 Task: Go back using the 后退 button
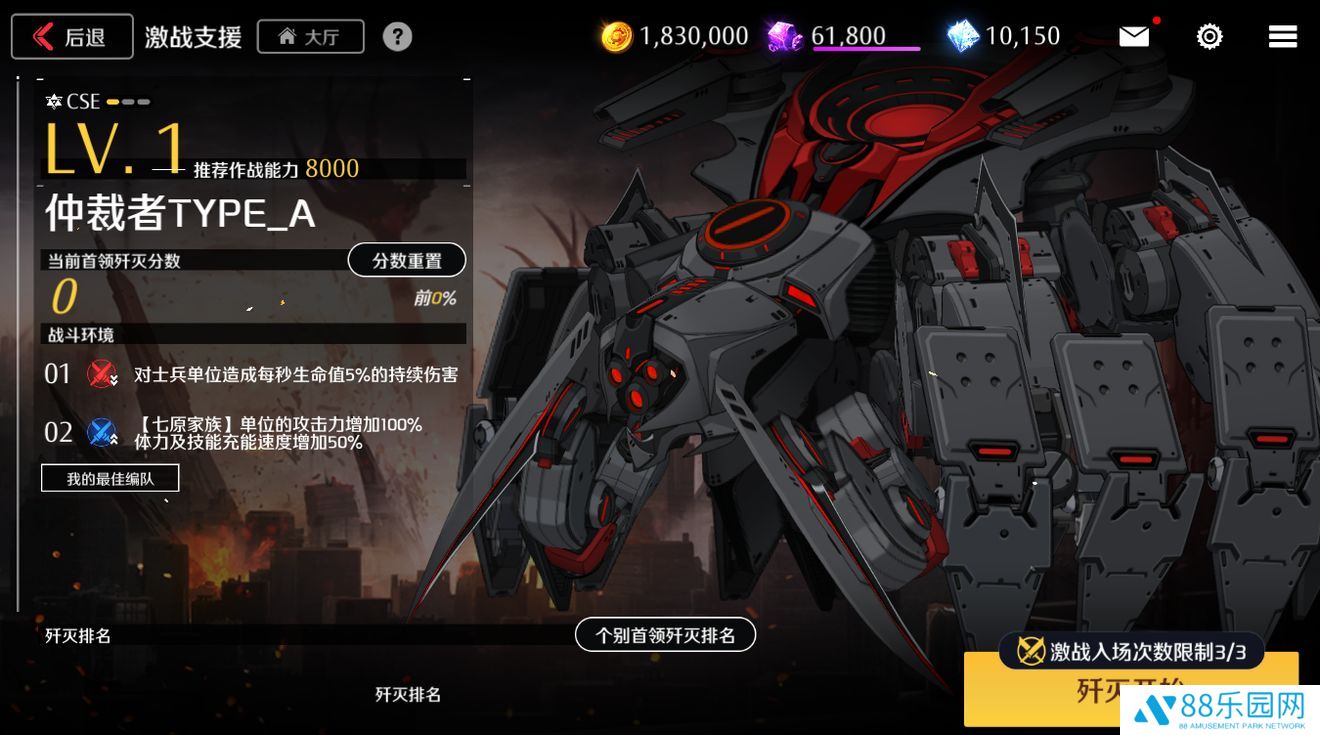point(72,37)
